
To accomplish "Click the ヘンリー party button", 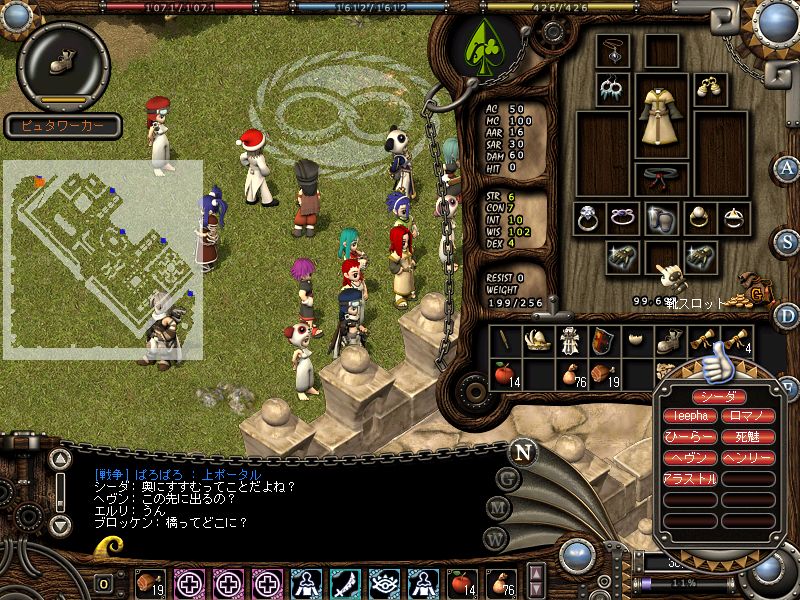I will (747, 458).
